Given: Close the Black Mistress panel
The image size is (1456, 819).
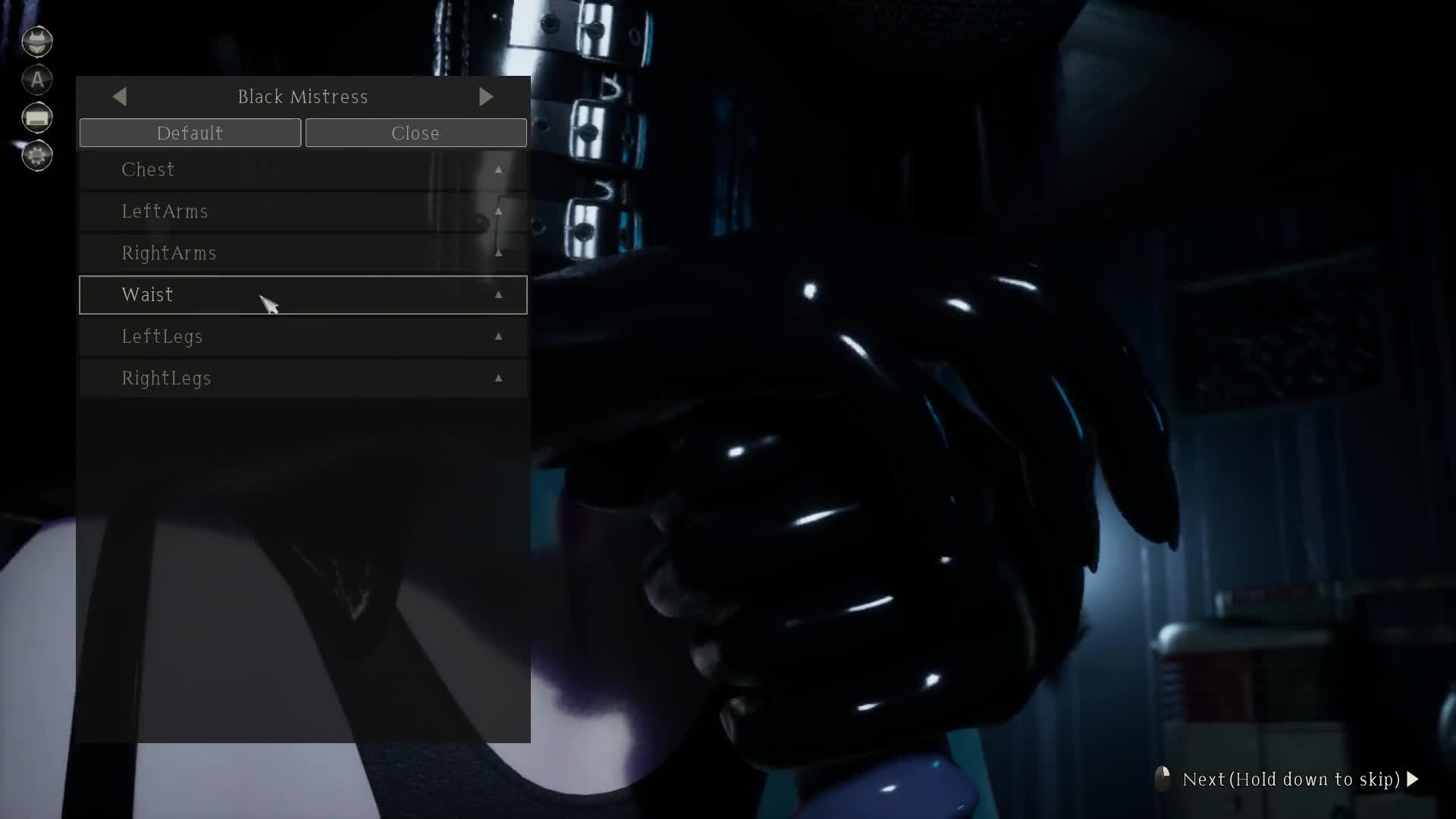Looking at the screenshot, I should pyautogui.click(x=416, y=133).
